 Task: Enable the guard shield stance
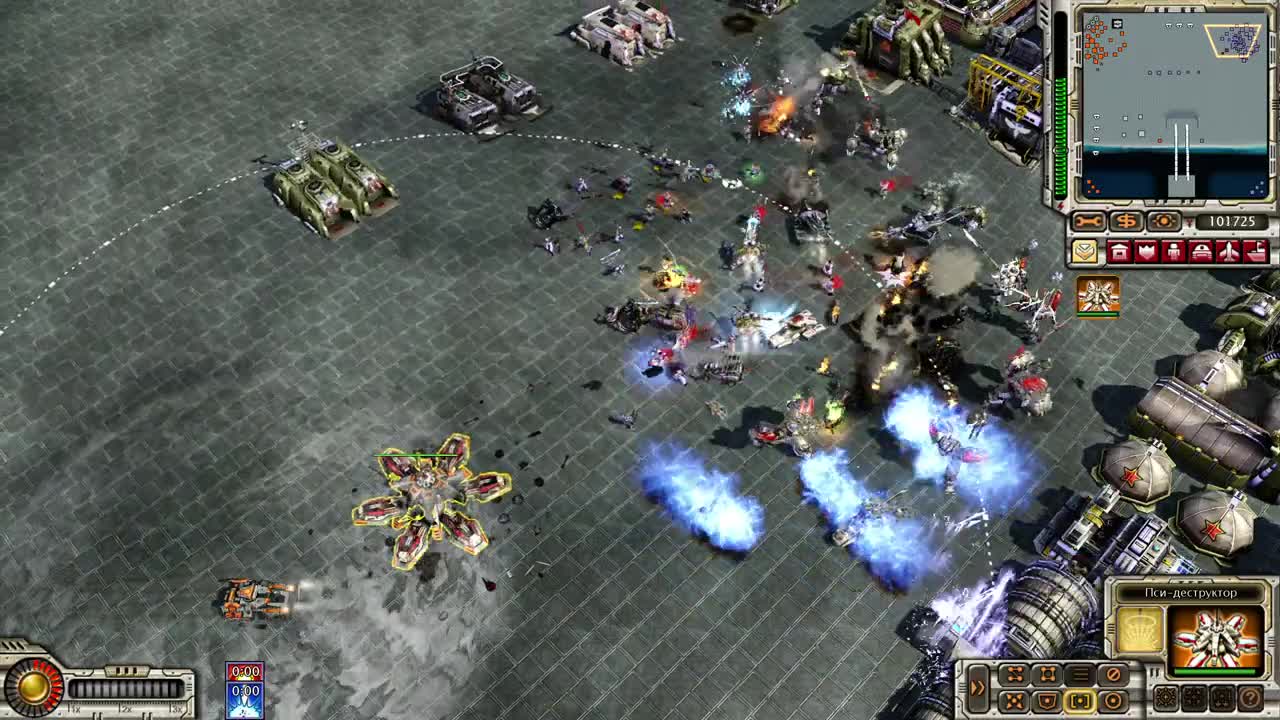[1047, 700]
